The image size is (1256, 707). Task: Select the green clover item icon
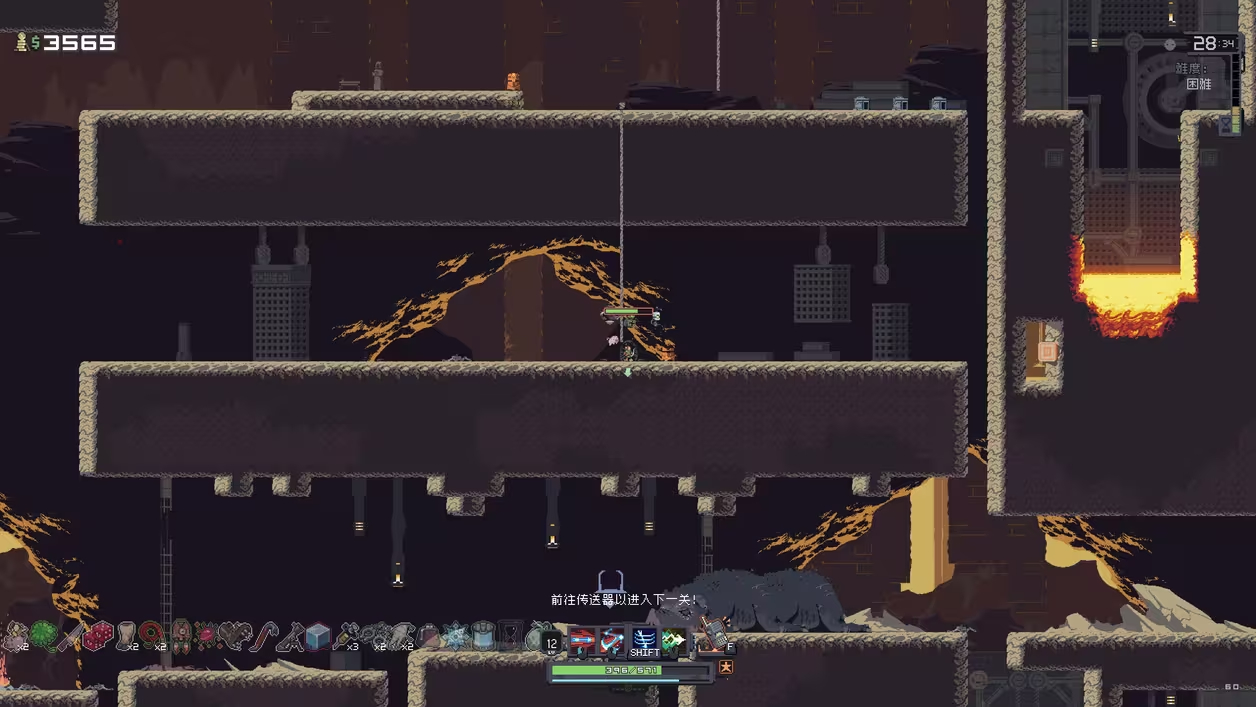click(44, 636)
